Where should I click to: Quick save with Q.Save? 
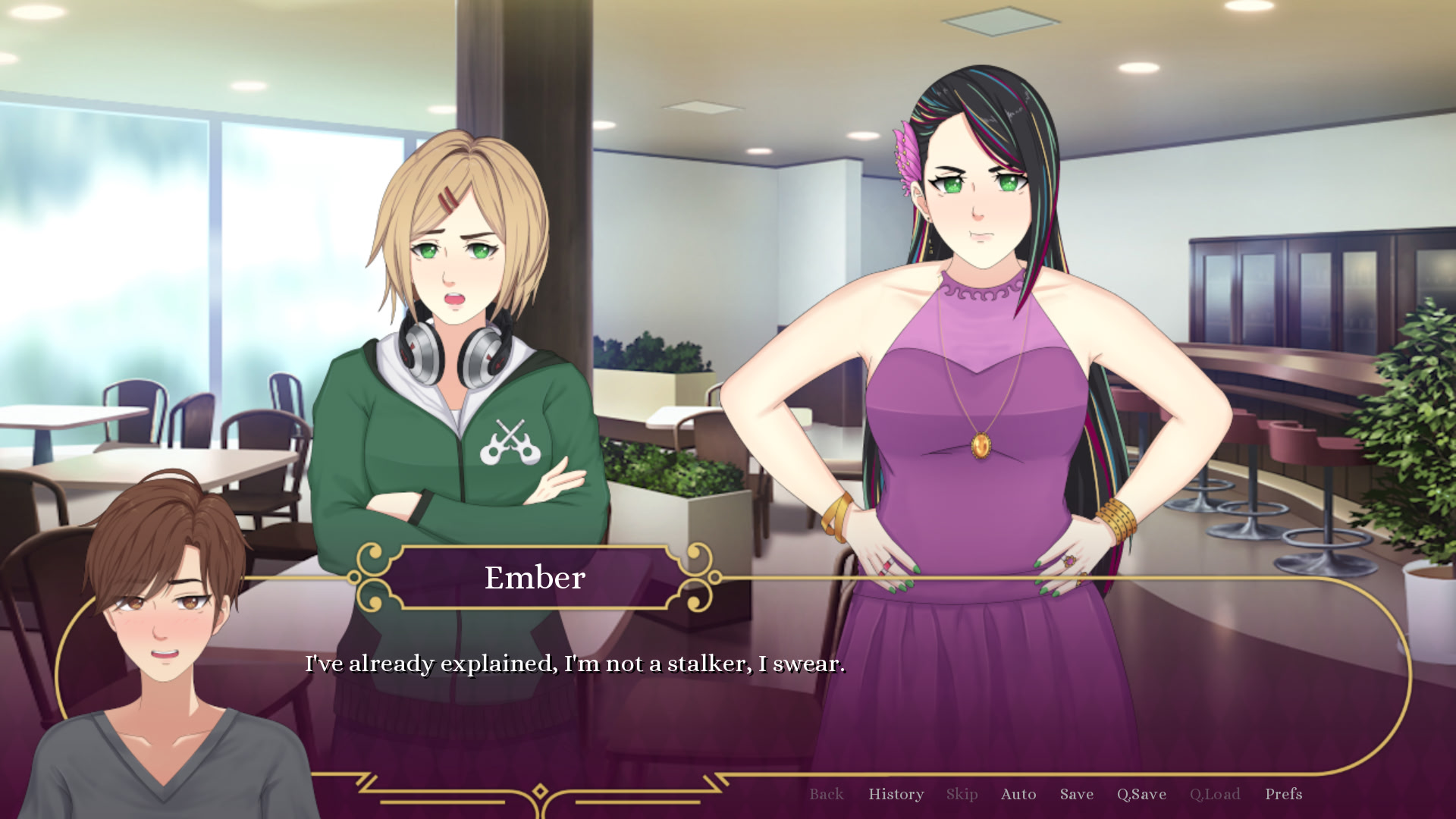tap(1141, 794)
